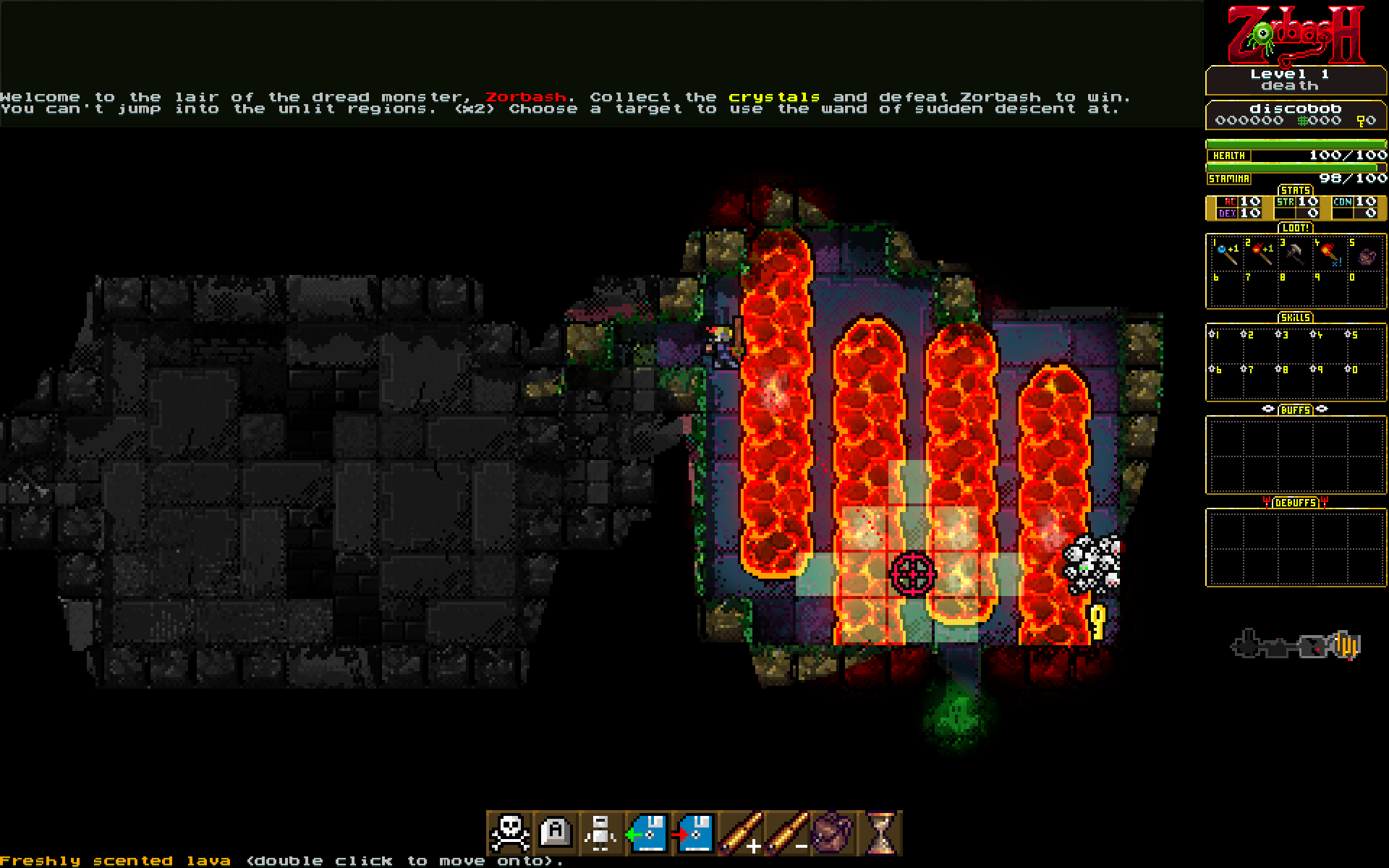Viewport: 1389px width, 868px height.
Task: Choose the pickaxe in loot slot 3
Action: pyautogui.click(x=1295, y=254)
